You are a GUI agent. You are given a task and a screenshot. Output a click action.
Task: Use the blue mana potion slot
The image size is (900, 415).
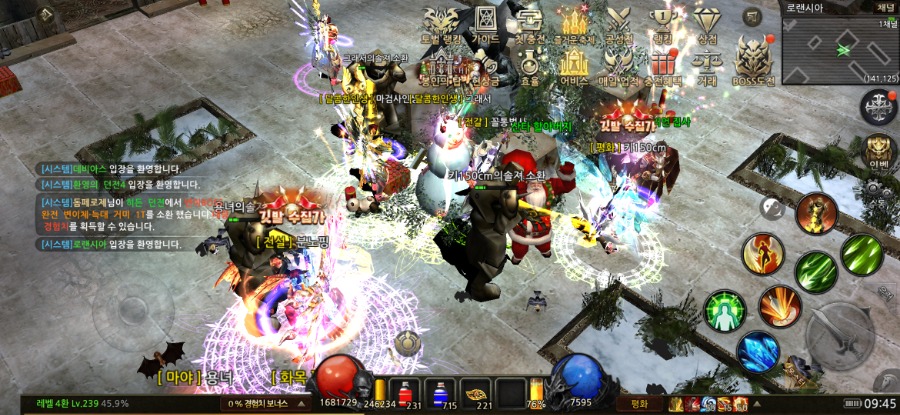coord(441,393)
